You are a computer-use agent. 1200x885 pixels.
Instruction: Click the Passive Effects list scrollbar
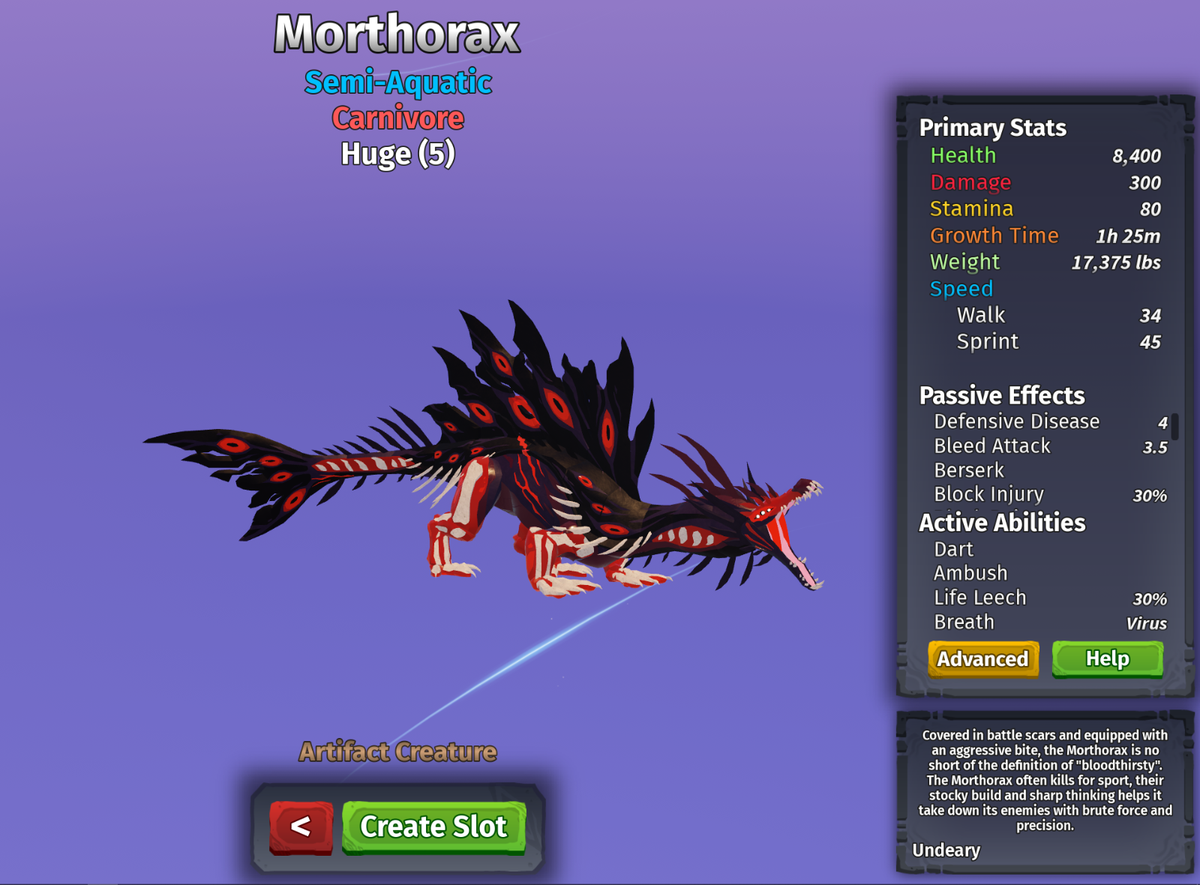pyautogui.click(x=1175, y=427)
